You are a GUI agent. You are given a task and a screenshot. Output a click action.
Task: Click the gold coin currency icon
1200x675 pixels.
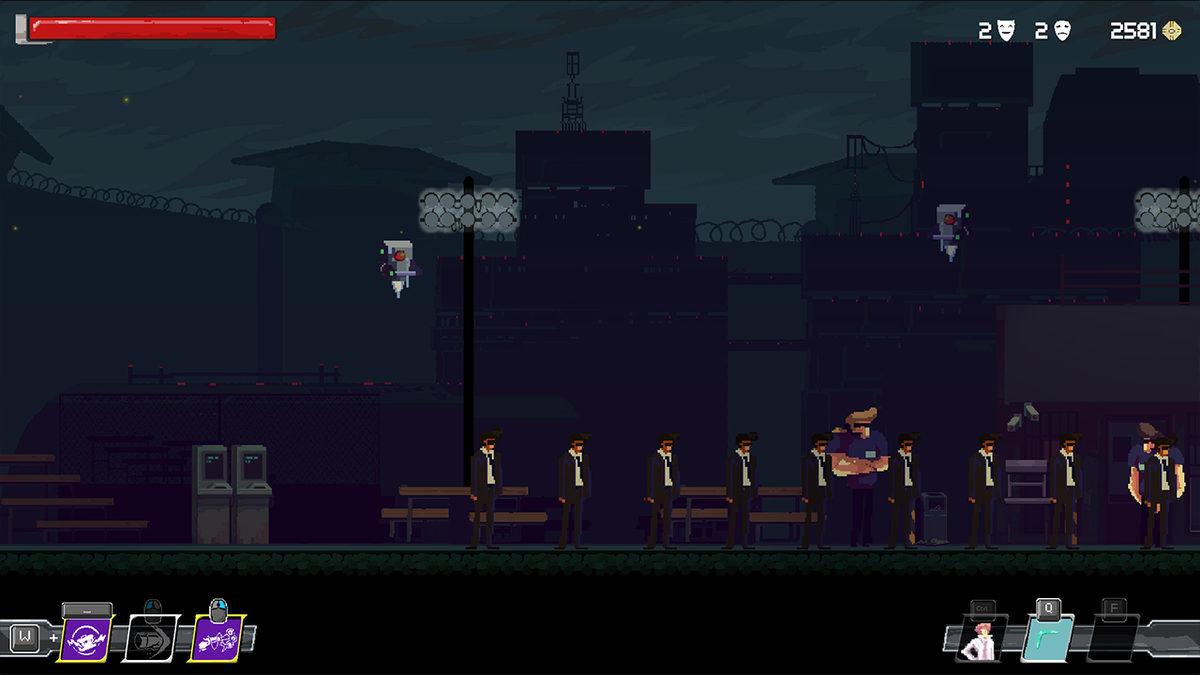point(1172,31)
